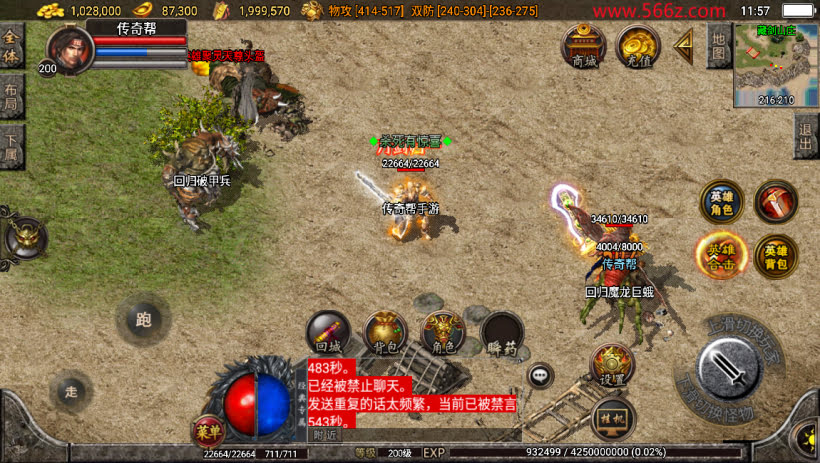This screenshot has width=820, height=463.
Task: Tap the 退出 exit tab
Action: (x=806, y=136)
